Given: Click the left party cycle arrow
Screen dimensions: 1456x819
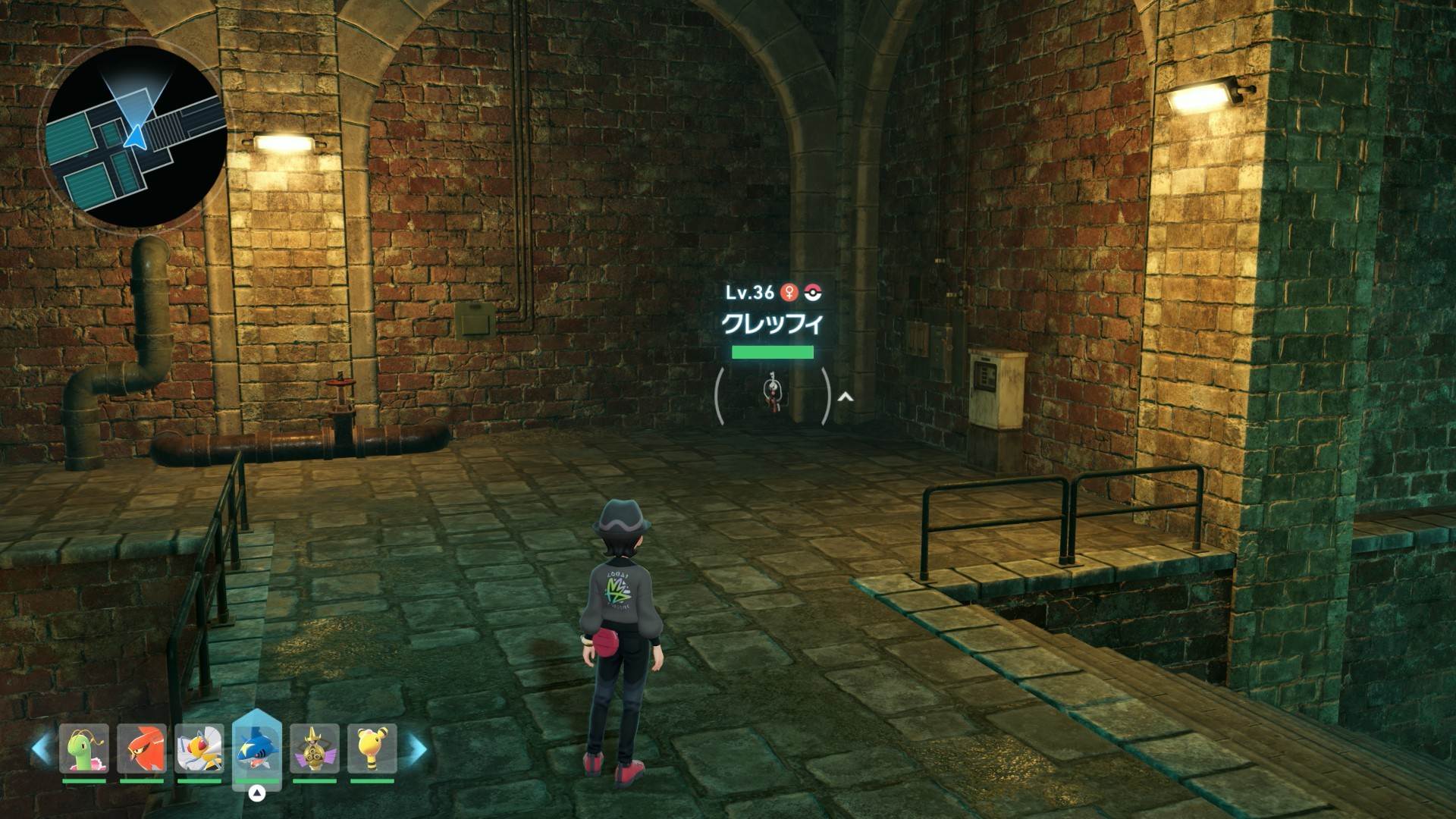Looking at the screenshot, I should click(41, 748).
